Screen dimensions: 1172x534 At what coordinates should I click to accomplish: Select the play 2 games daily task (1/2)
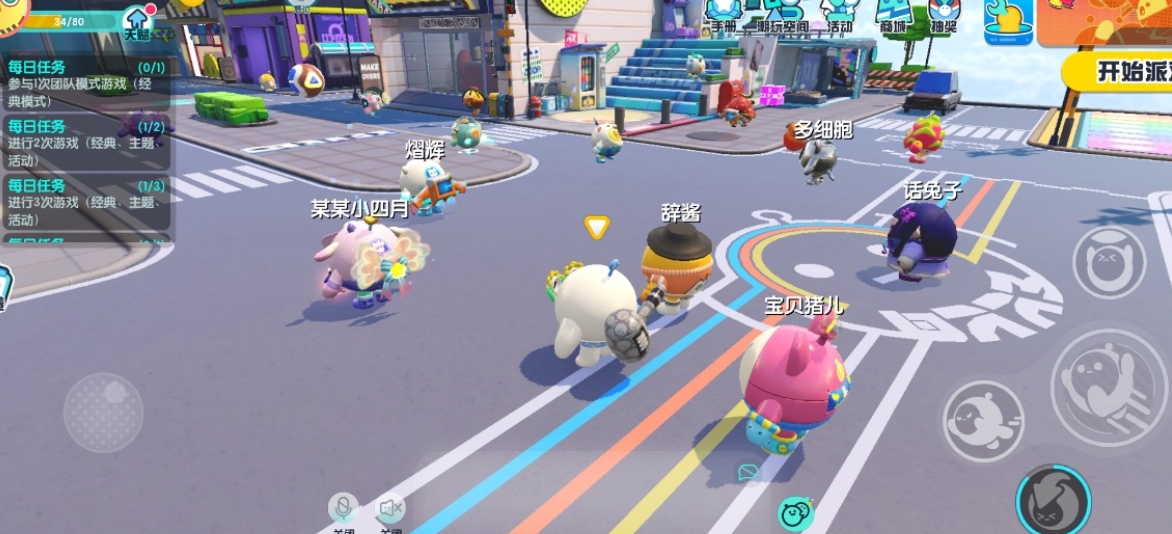click(86, 143)
